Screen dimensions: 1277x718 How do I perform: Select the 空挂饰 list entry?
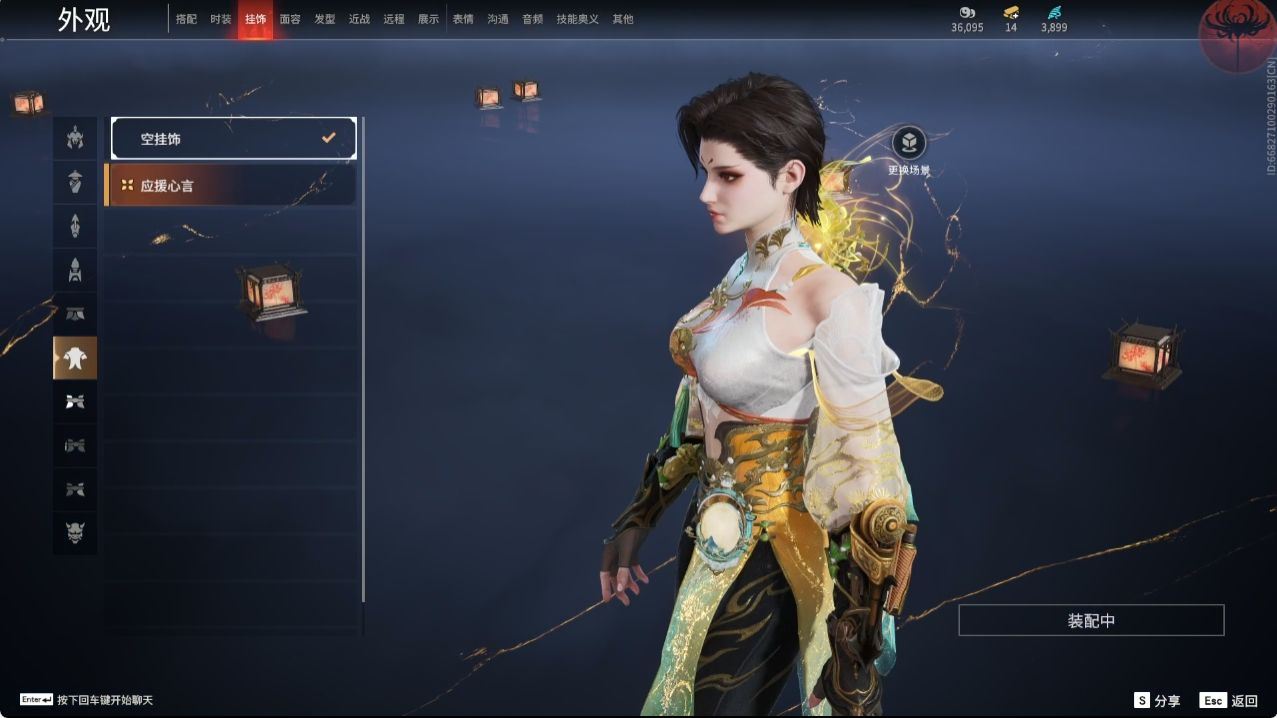(233, 139)
